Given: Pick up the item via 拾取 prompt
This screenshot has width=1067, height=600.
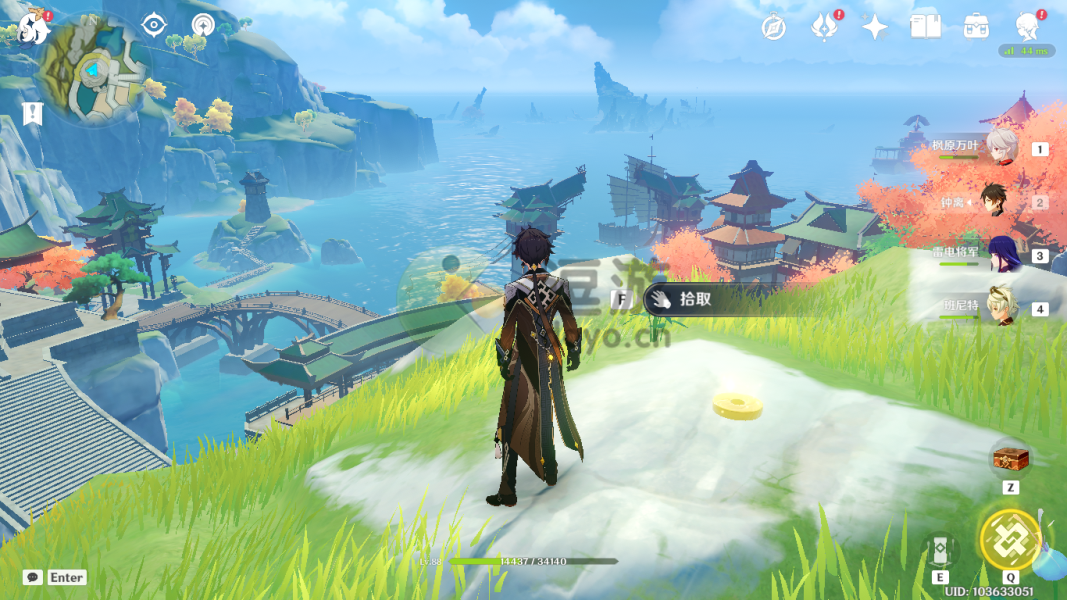Looking at the screenshot, I should coord(694,299).
